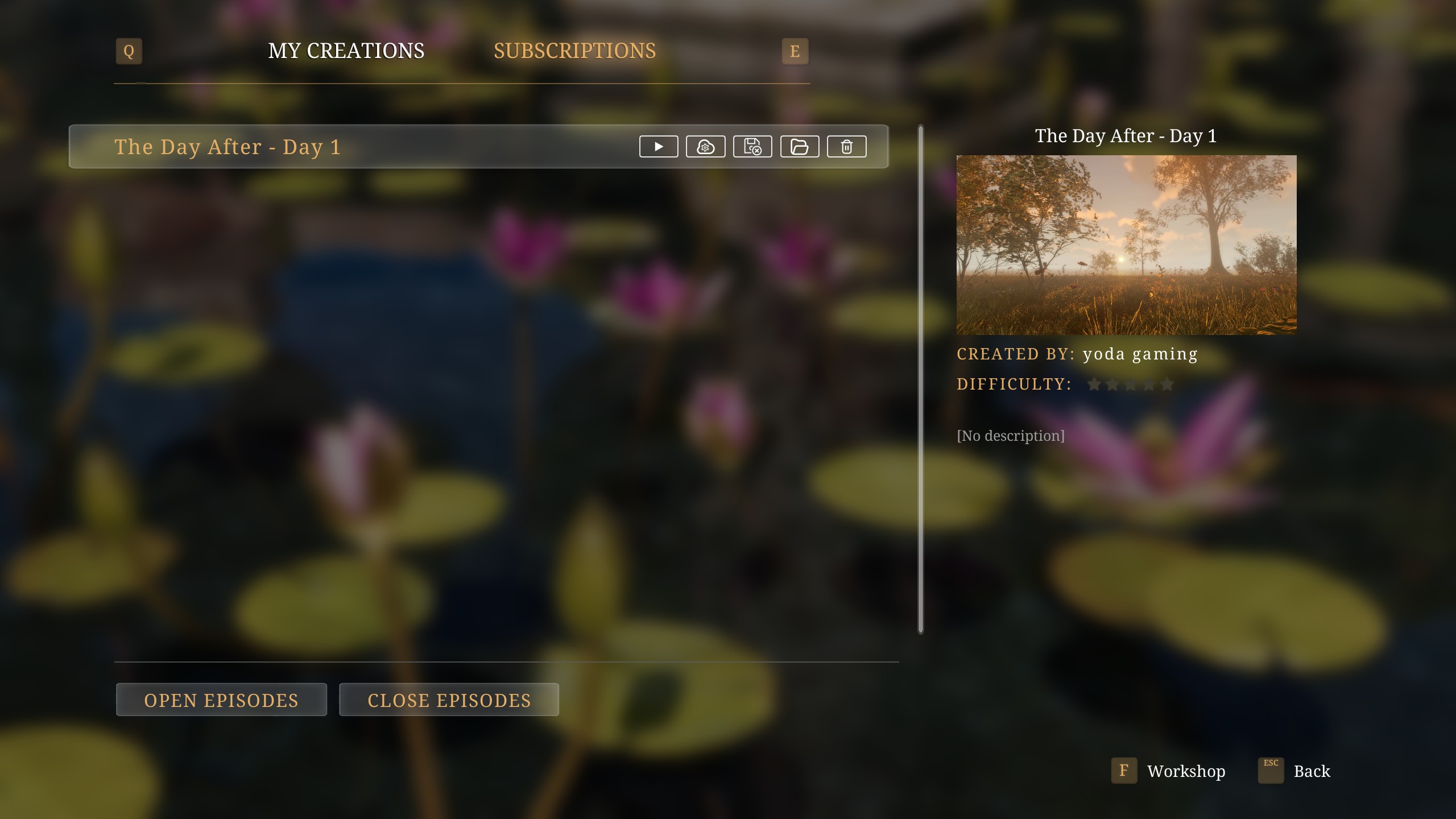The width and height of the screenshot is (1456, 819).
Task: Play The Day After - Day 1 episode
Action: (659, 147)
